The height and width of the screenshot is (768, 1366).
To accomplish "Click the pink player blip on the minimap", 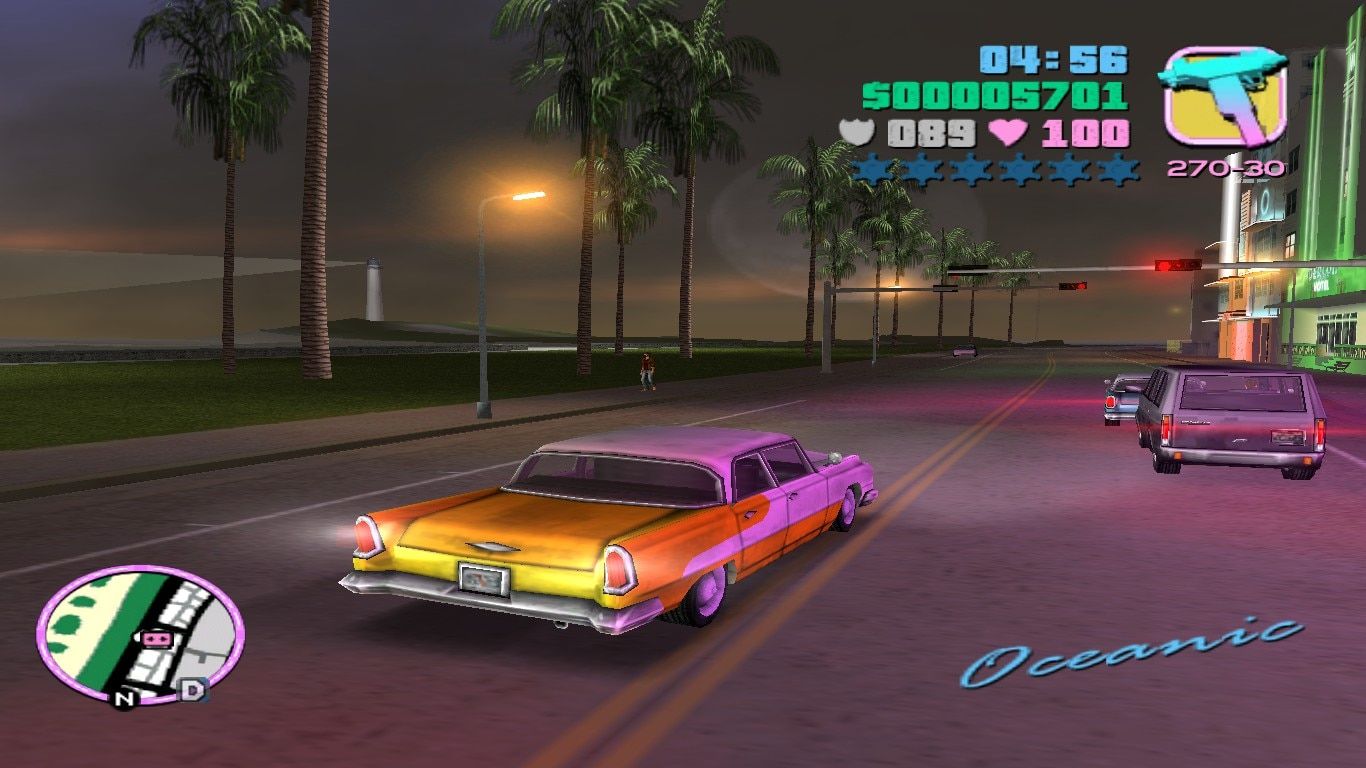I will pyautogui.click(x=156, y=640).
